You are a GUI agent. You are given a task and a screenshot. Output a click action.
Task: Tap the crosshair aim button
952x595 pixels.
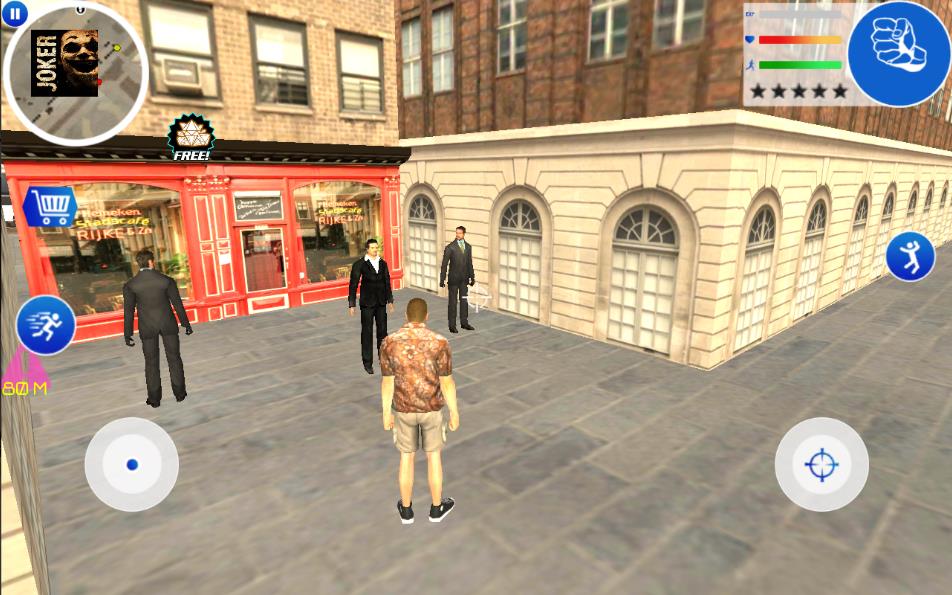[x=821, y=464]
